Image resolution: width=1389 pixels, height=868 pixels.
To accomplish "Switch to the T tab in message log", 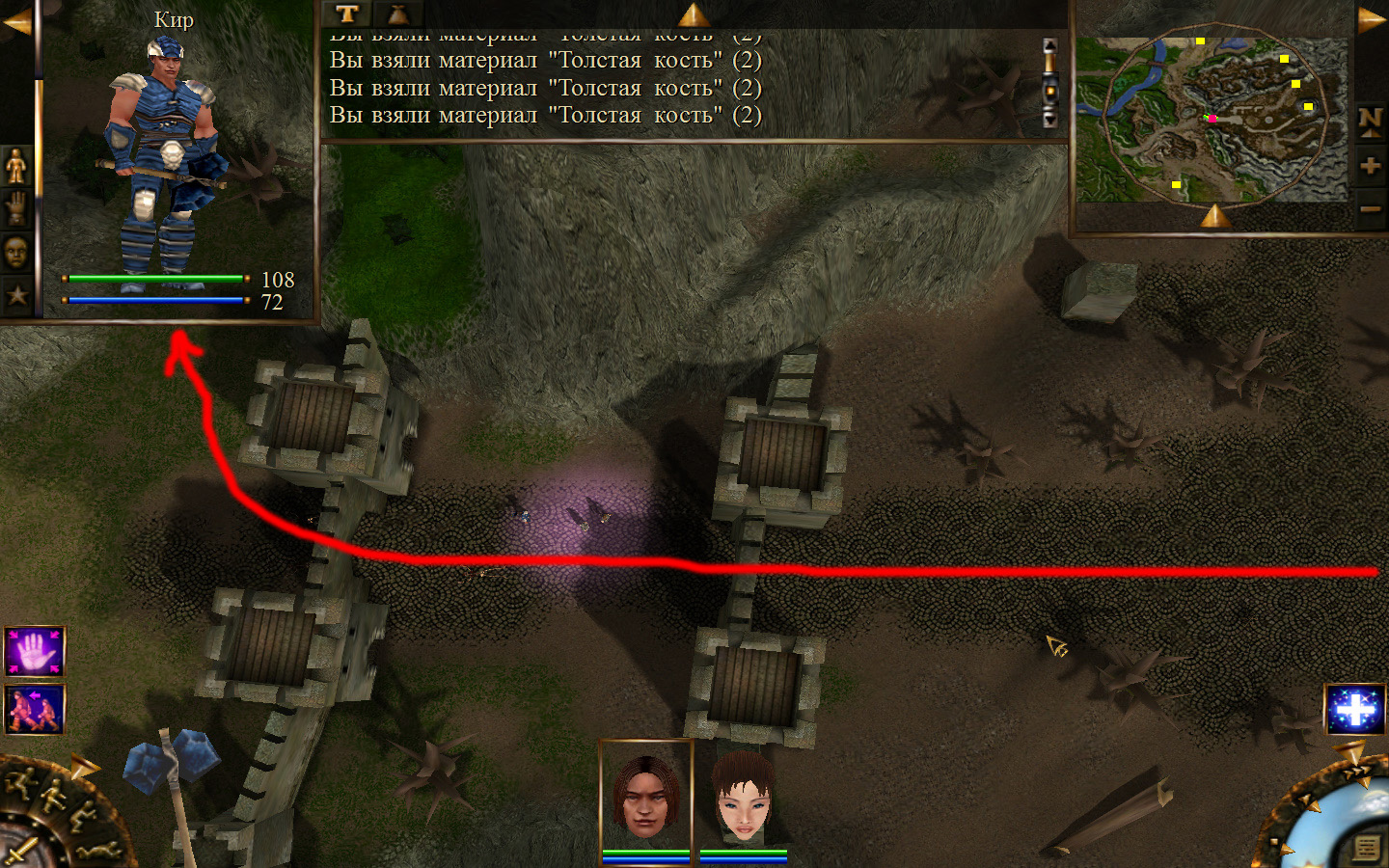I will point(347,14).
